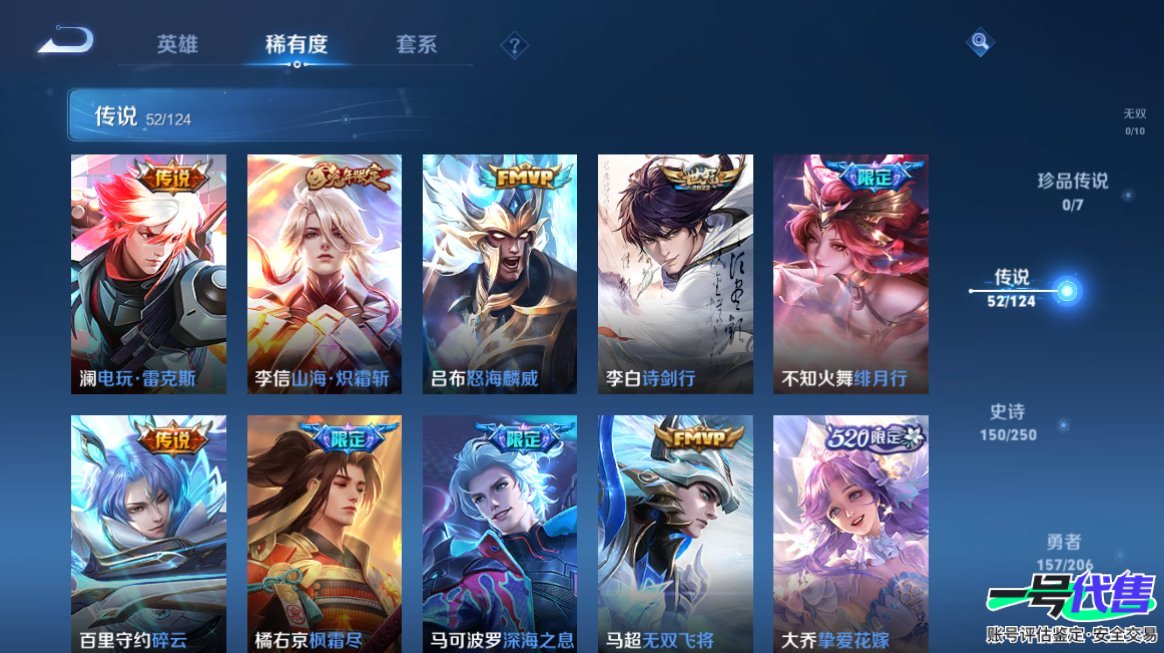Select the 稀有度 tab
This screenshot has height=653, width=1164.
coord(296,45)
